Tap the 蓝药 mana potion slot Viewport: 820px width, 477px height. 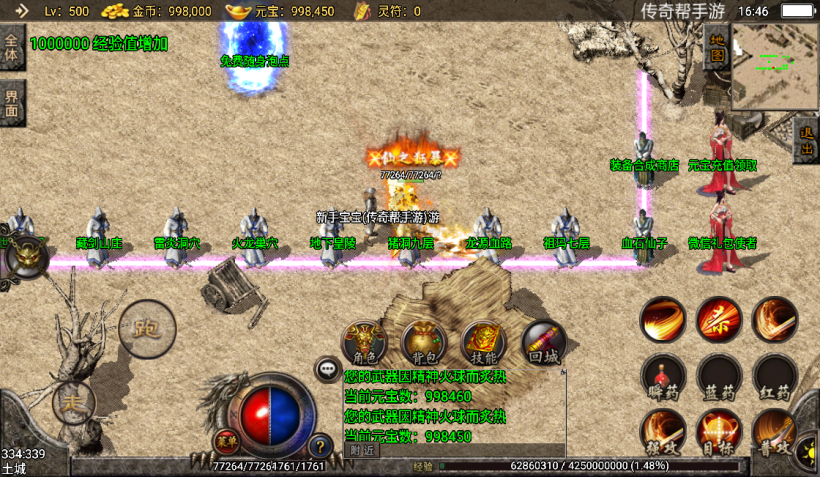click(x=719, y=376)
